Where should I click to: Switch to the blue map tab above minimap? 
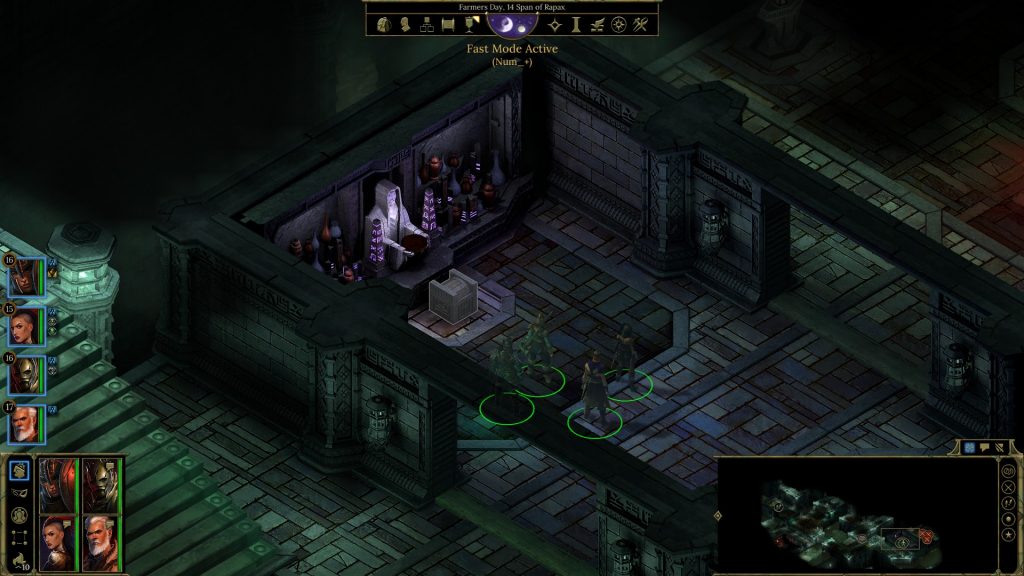[x=968, y=447]
